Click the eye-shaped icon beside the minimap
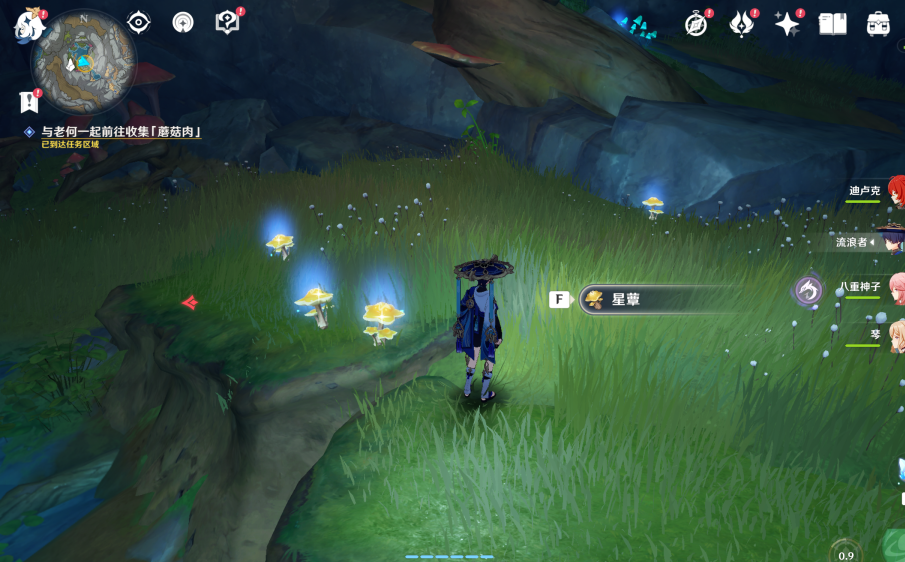This screenshot has height=562, width=905. coord(138,23)
